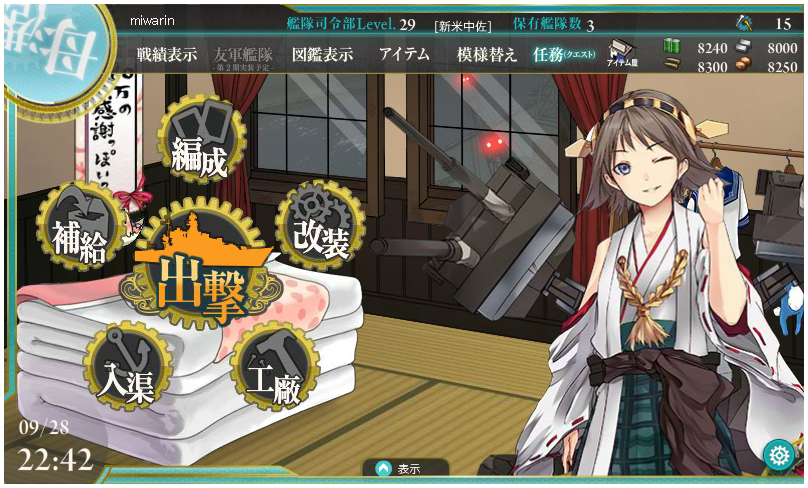
Task: Click the アイテム屋 item shop icon
Action: pyautogui.click(x=623, y=53)
